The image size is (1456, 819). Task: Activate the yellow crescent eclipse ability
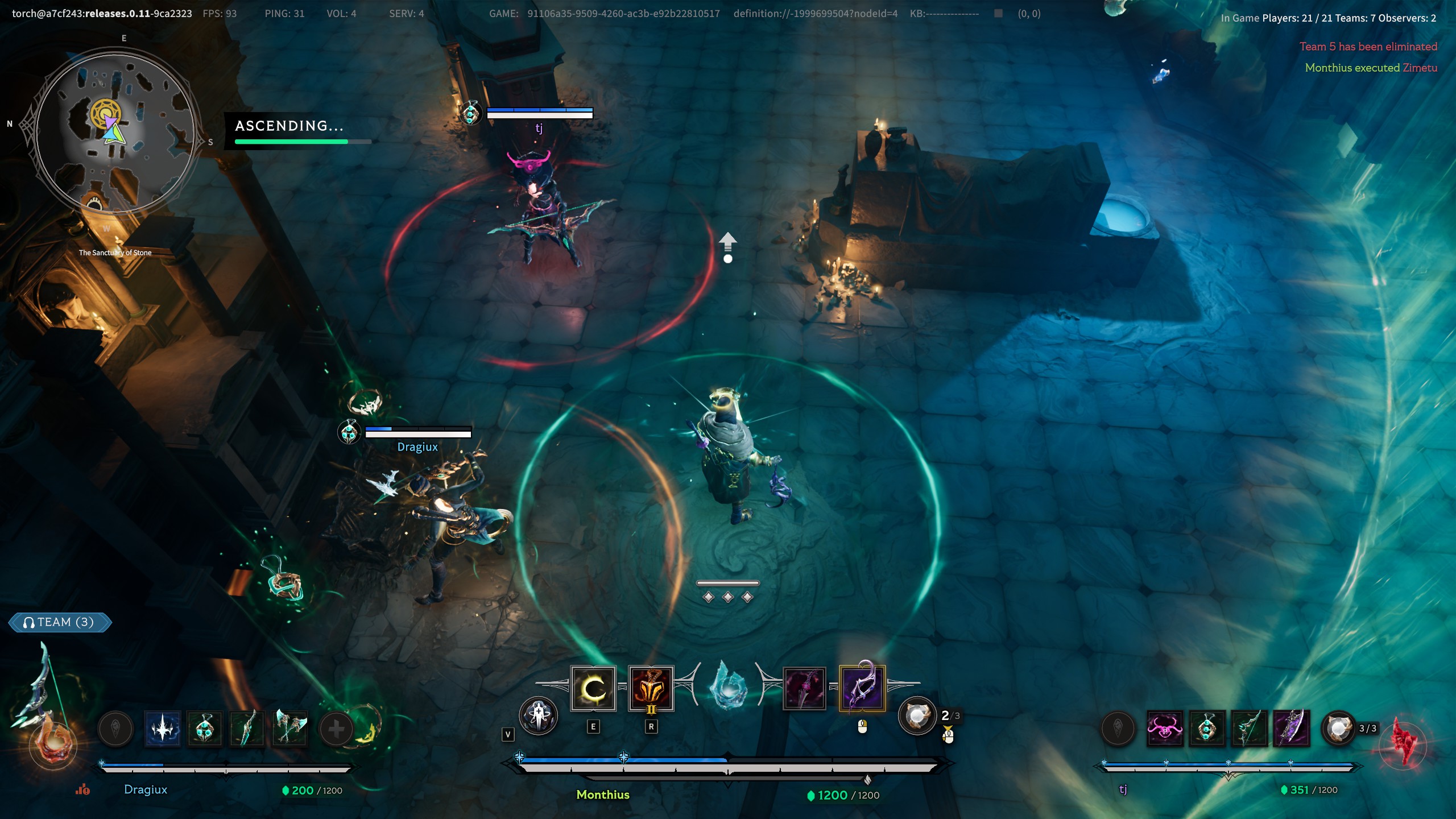pos(593,689)
